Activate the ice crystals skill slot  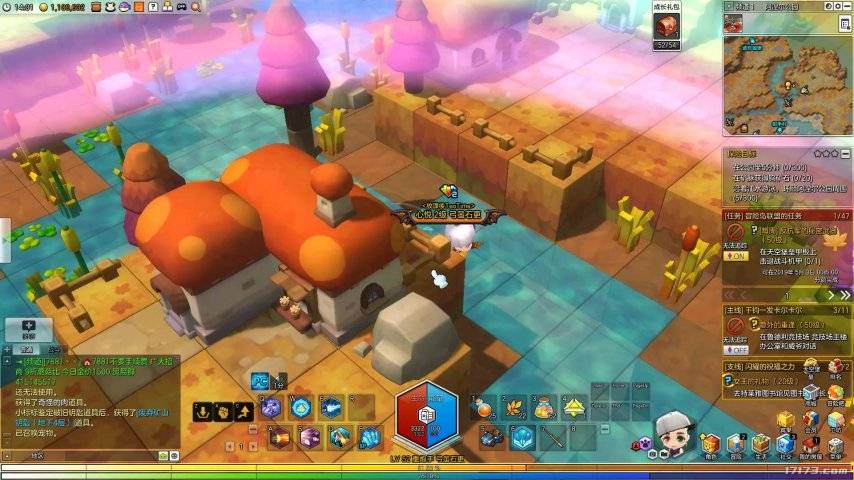pyautogui.click(x=370, y=437)
